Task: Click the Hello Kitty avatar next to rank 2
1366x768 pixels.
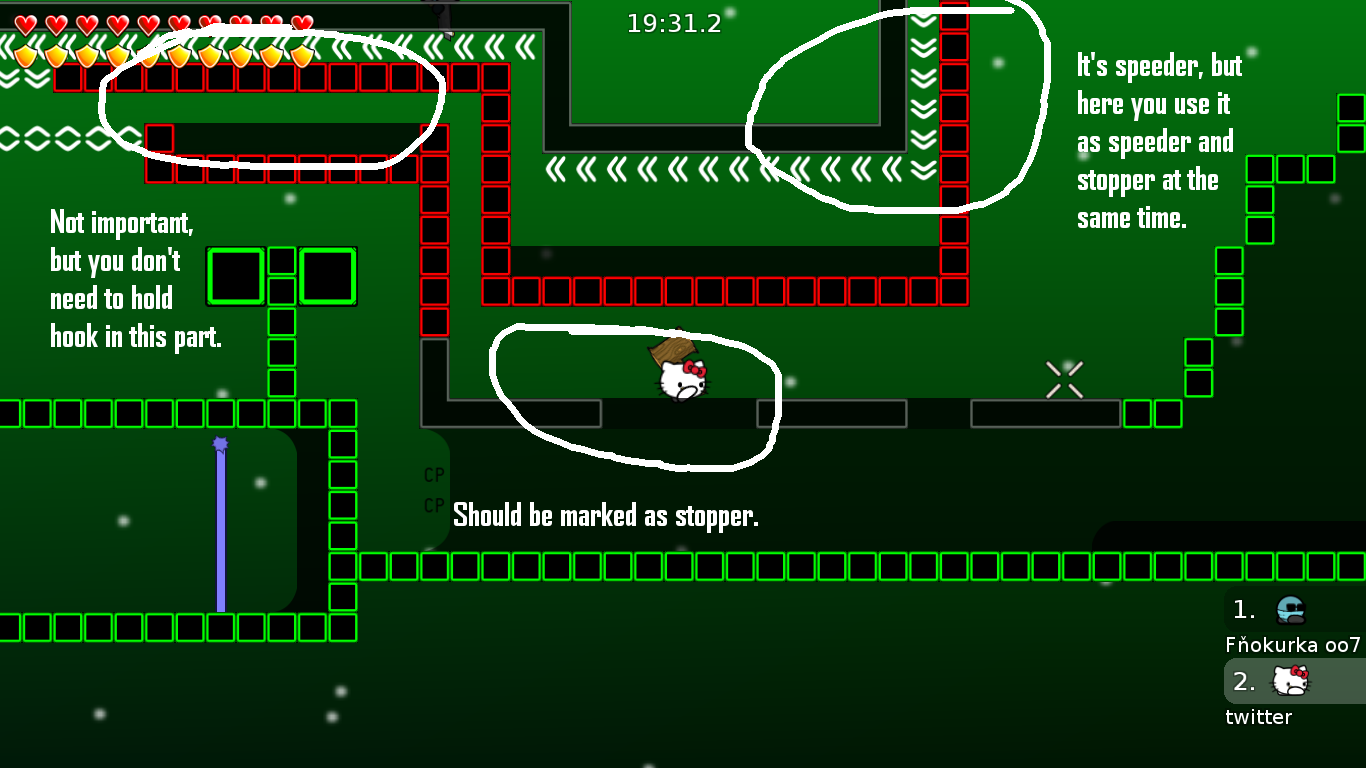Action: (x=1290, y=682)
